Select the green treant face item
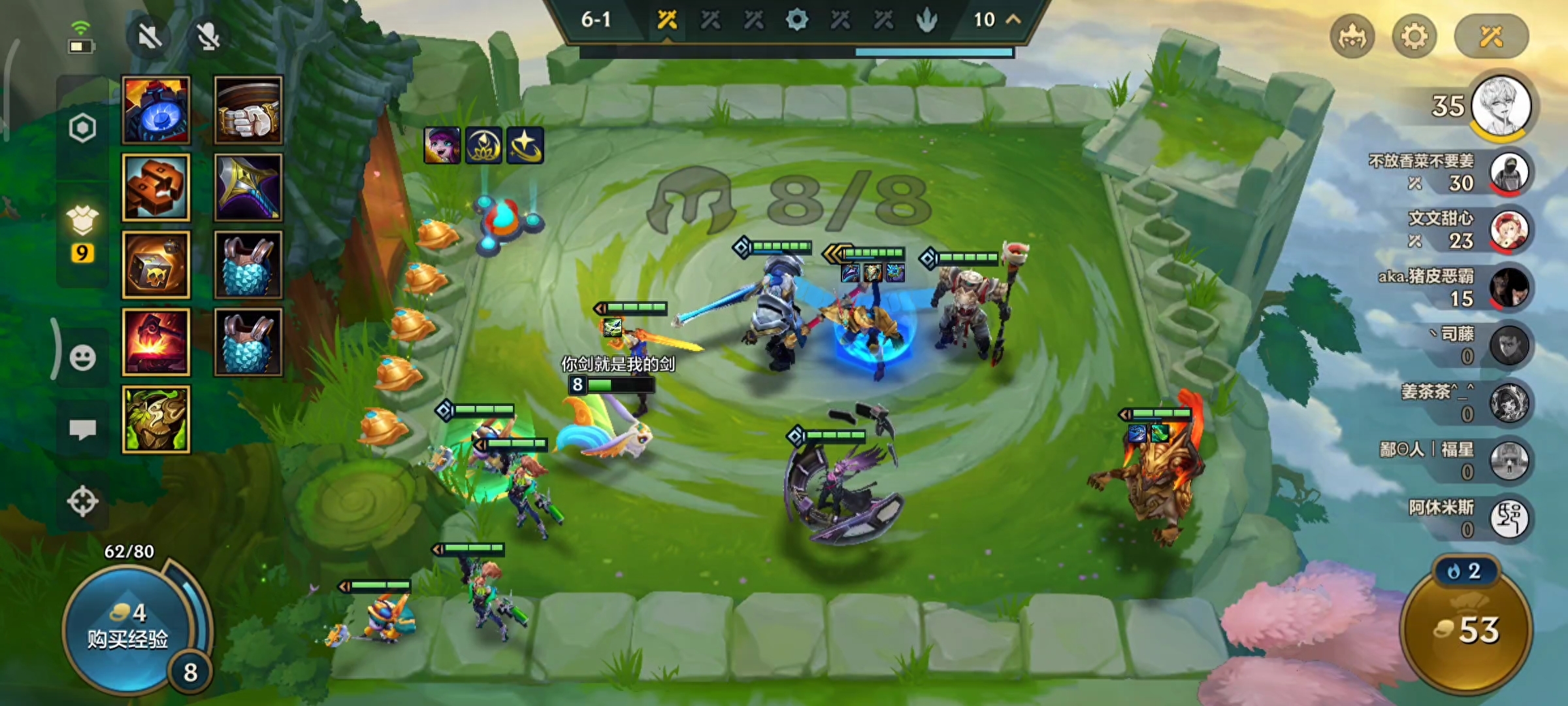Image resolution: width=1568 pixels, height=706 pixels. point(156,419)
